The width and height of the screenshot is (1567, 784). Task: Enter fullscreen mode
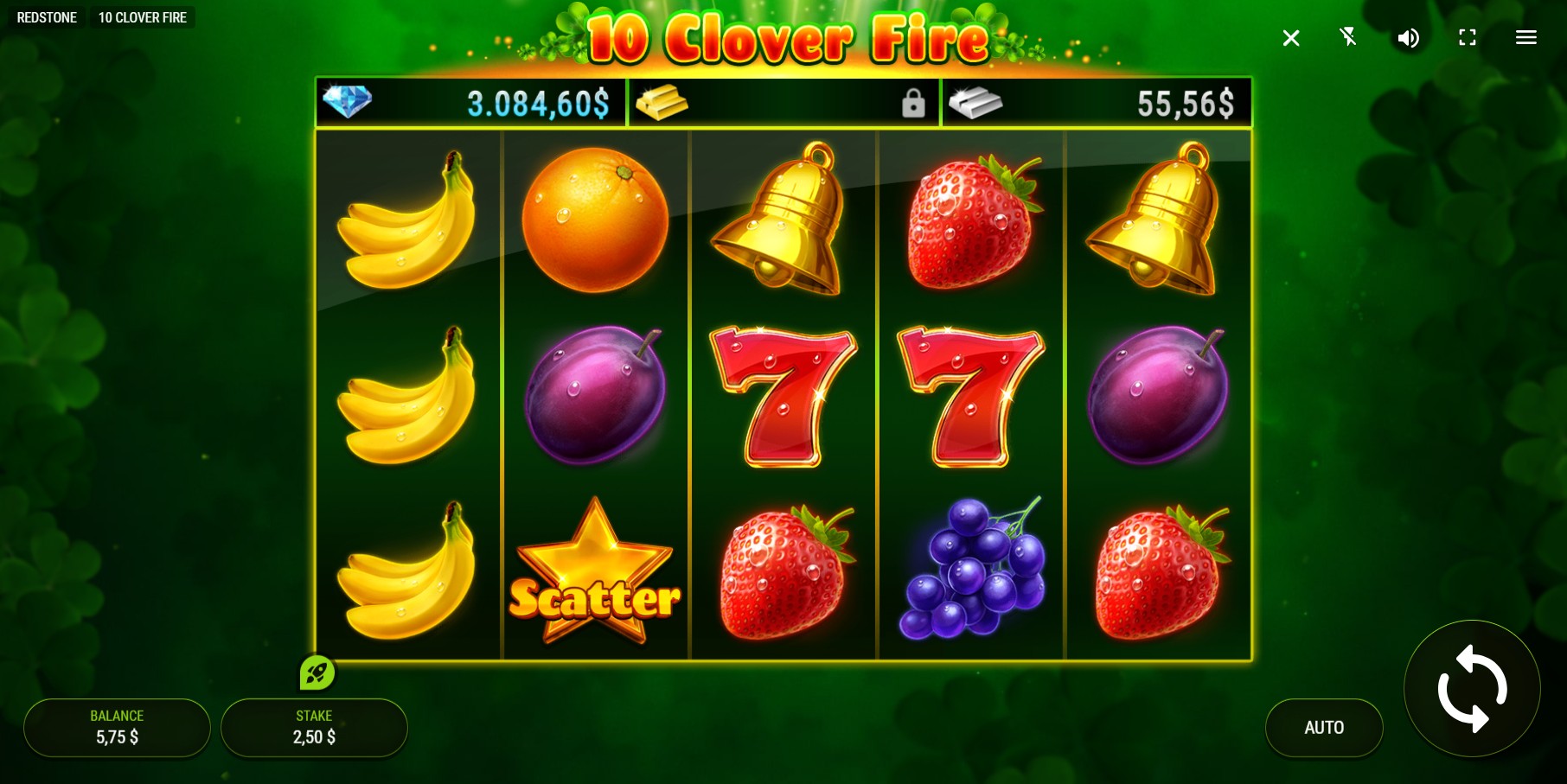click(x=1467, y=38)
